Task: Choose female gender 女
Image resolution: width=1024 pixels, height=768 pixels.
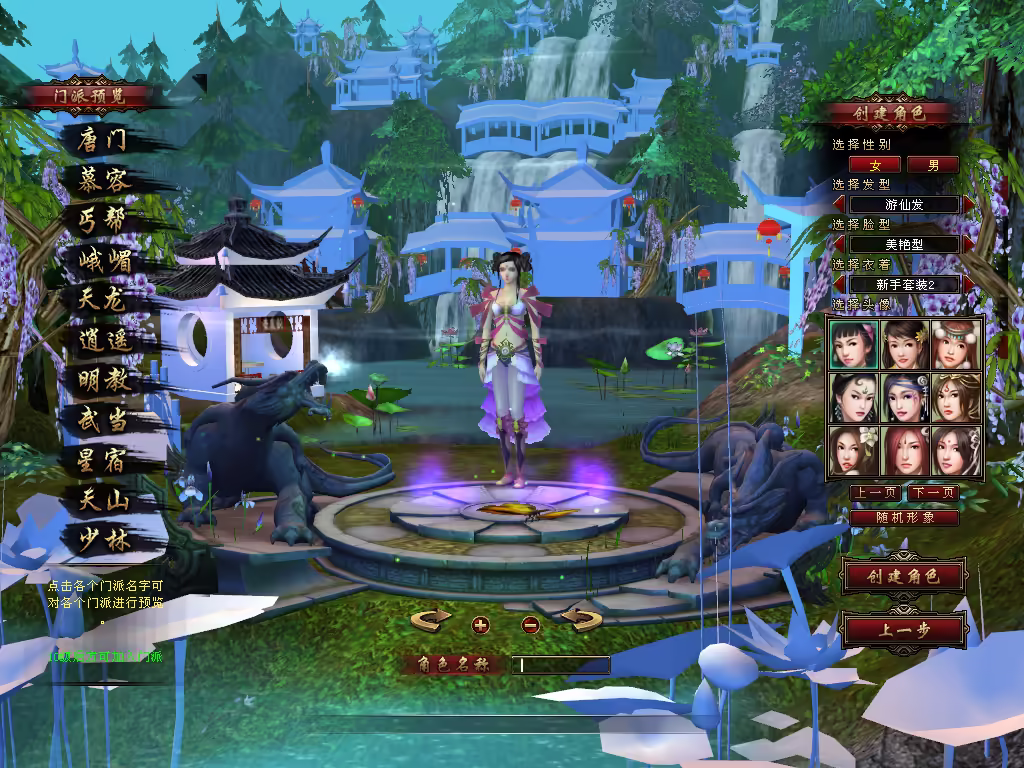Action: tap(876, 164)
